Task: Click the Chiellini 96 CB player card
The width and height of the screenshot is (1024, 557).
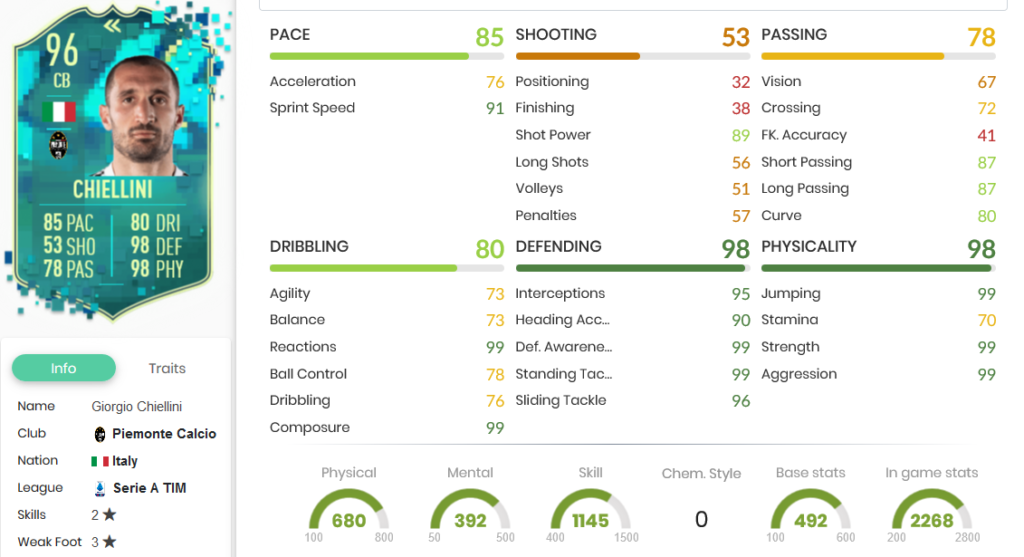Action: tap(116, 165)
